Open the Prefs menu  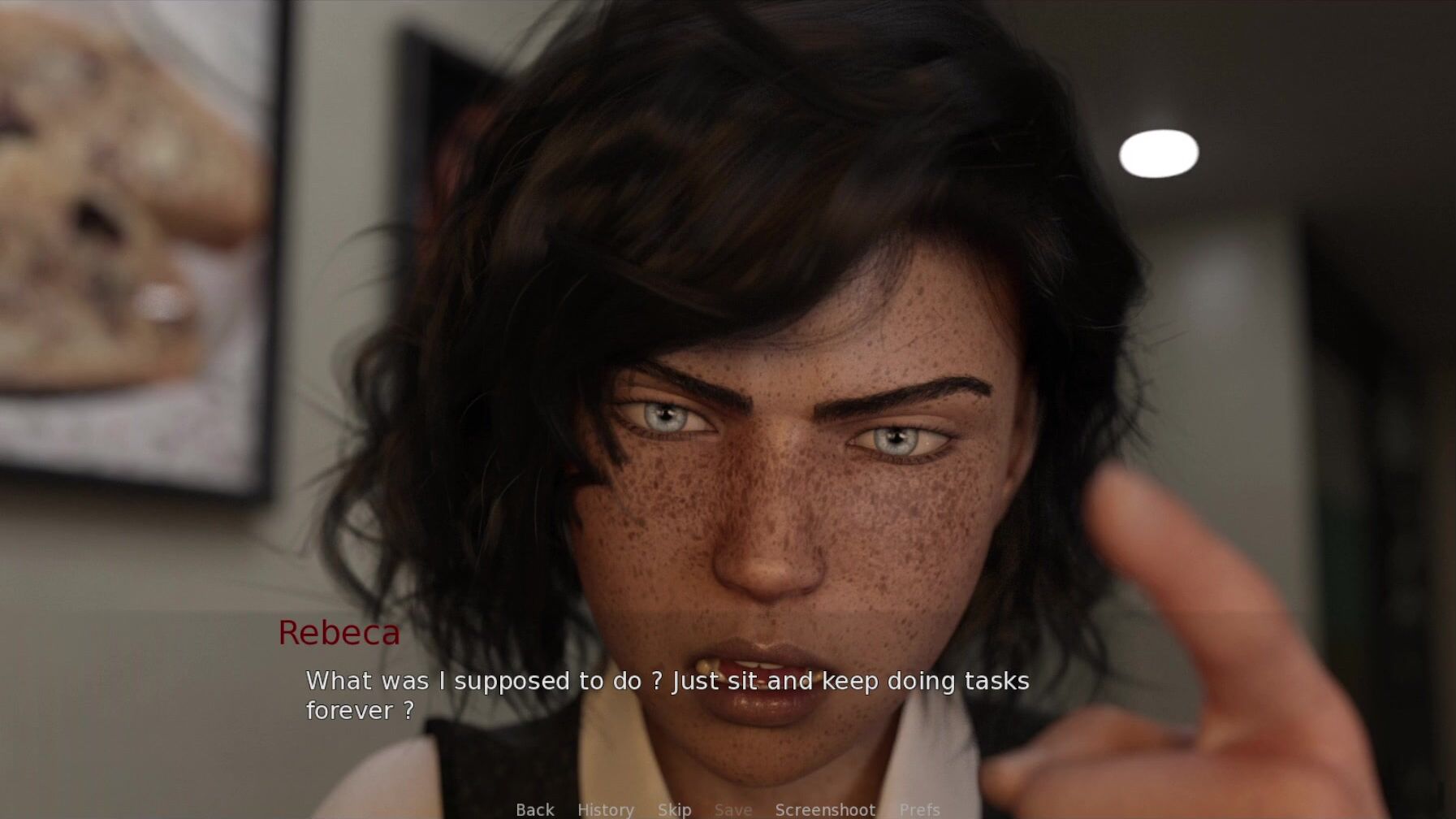(919, 809)
